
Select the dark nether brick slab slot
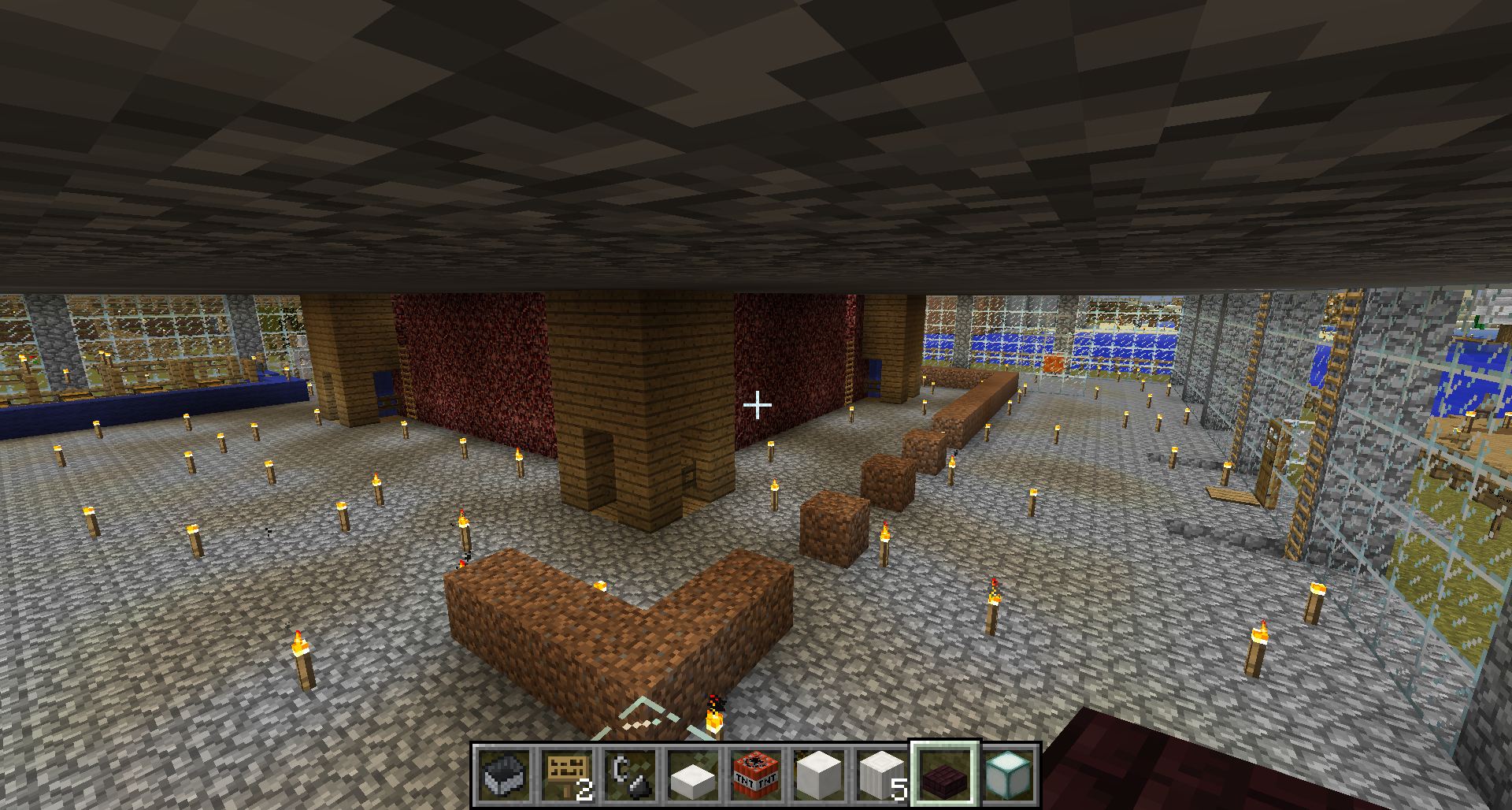[945, 775]
